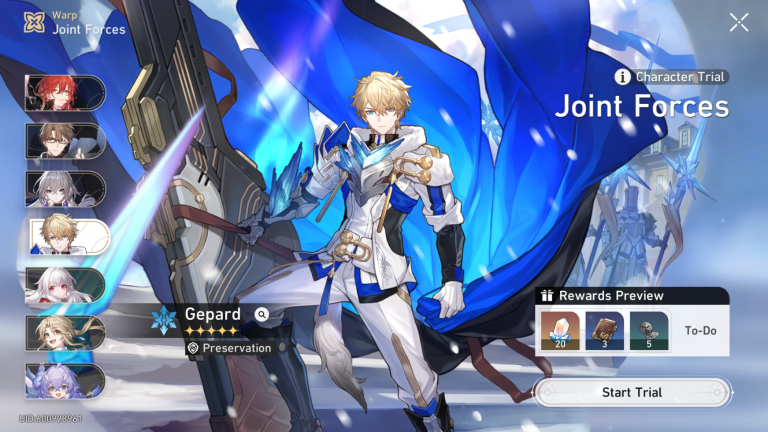Choose the smiling blonde character portrait
768x432 pixels.
pyautogui.click(x=64, y=333)
